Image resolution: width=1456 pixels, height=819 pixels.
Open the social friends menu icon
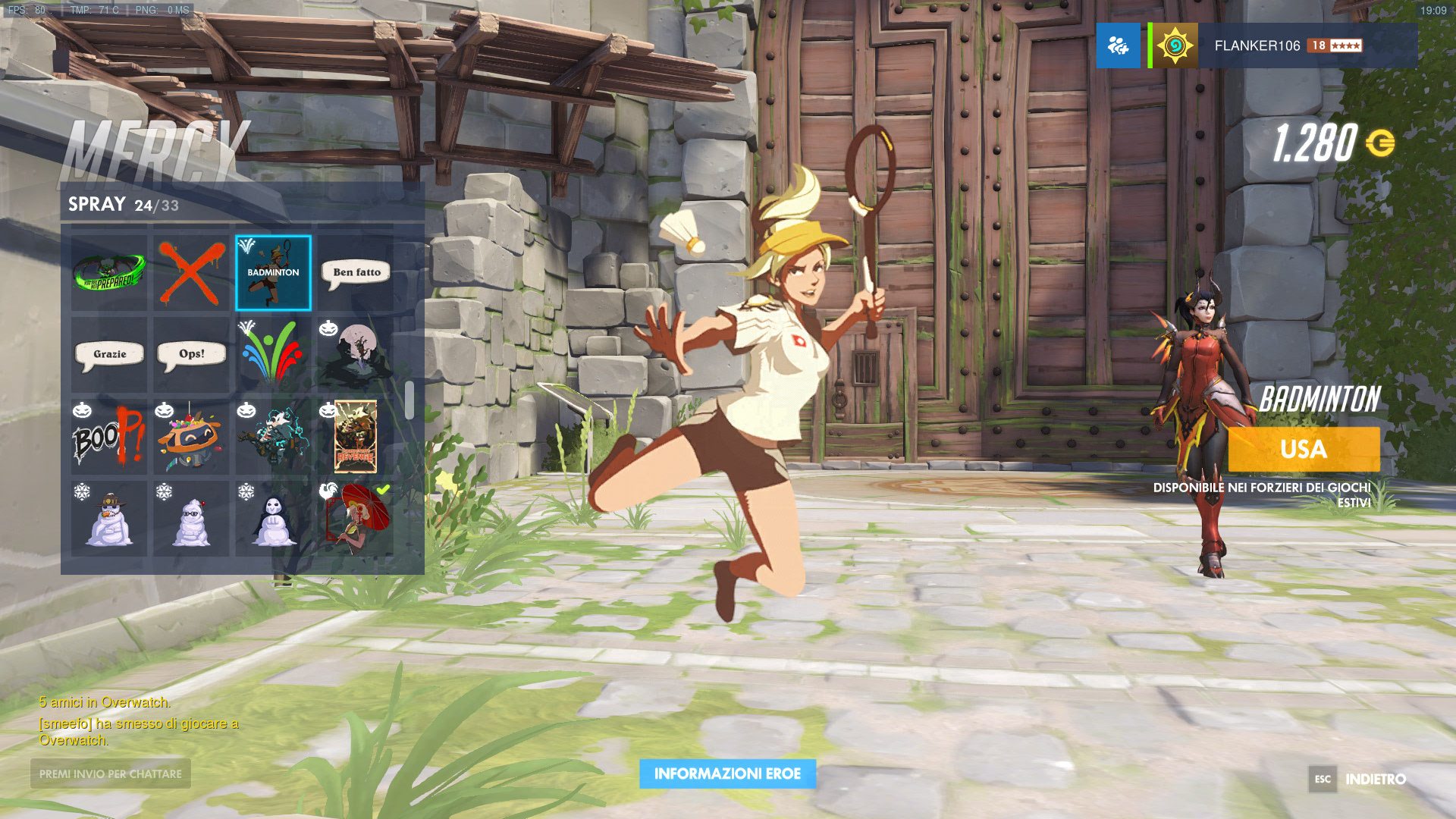click(1118, 45)
